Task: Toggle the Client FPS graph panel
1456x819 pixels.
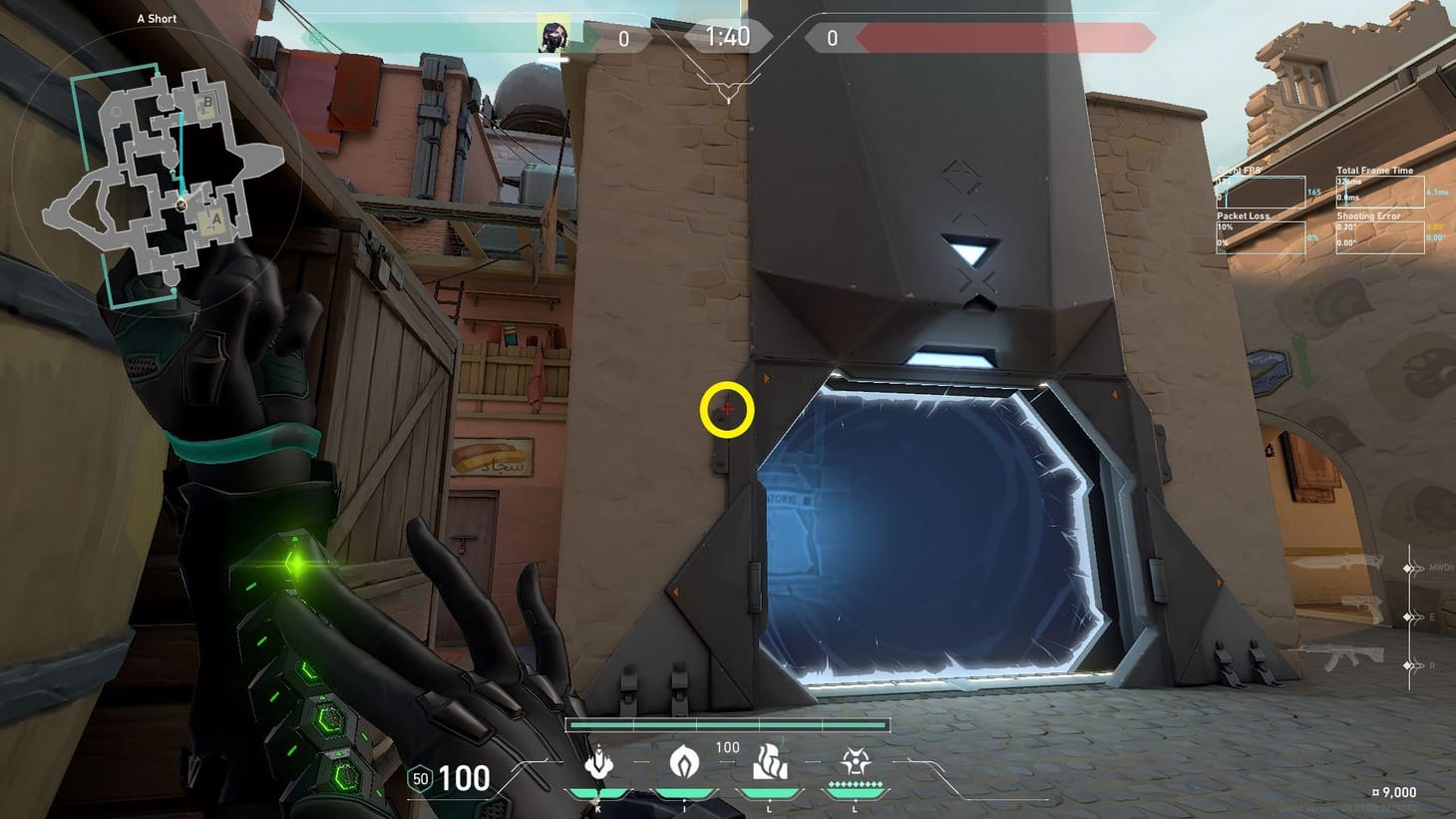Action: 1260,186
